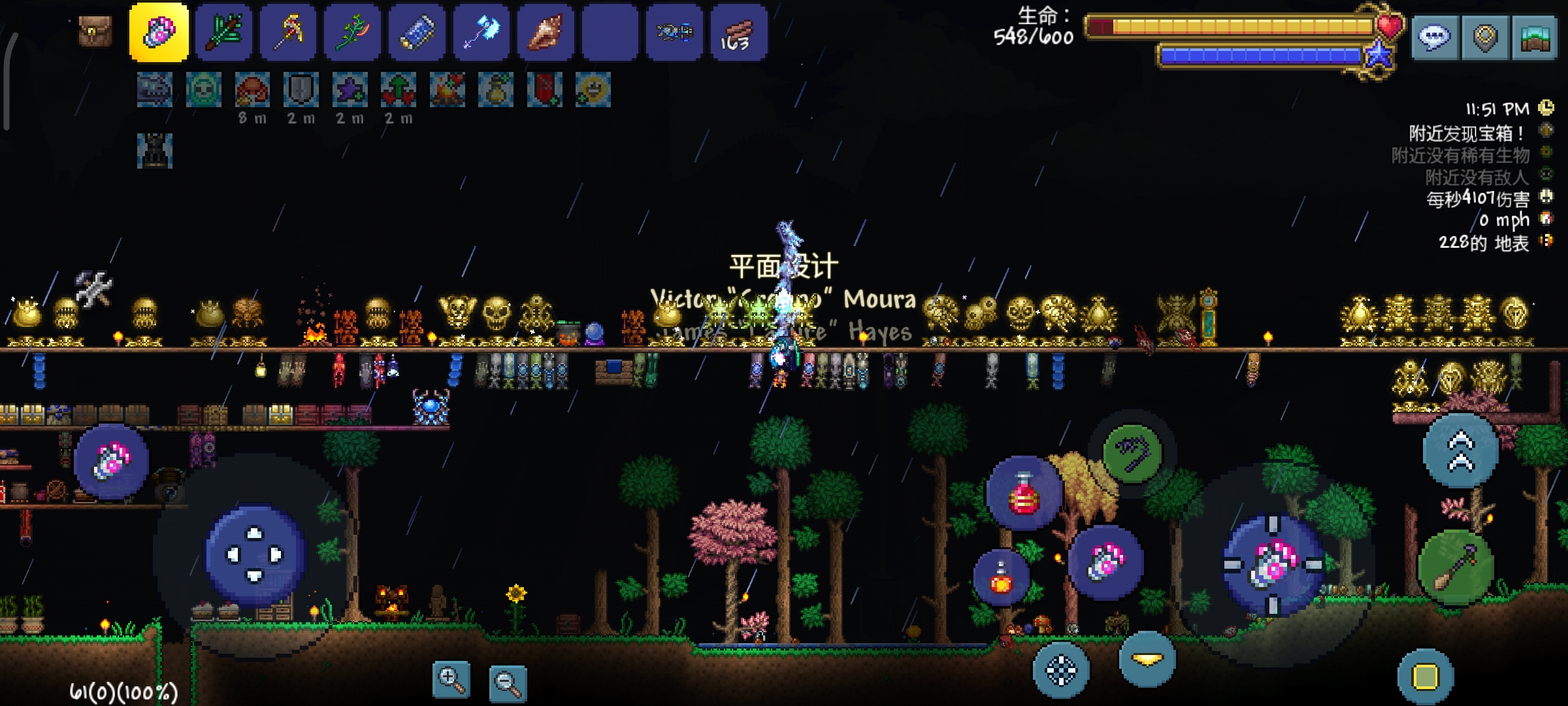
Task: Pick the blue cell phone slot
Action: pyautogui.click(x=417, y=33)
